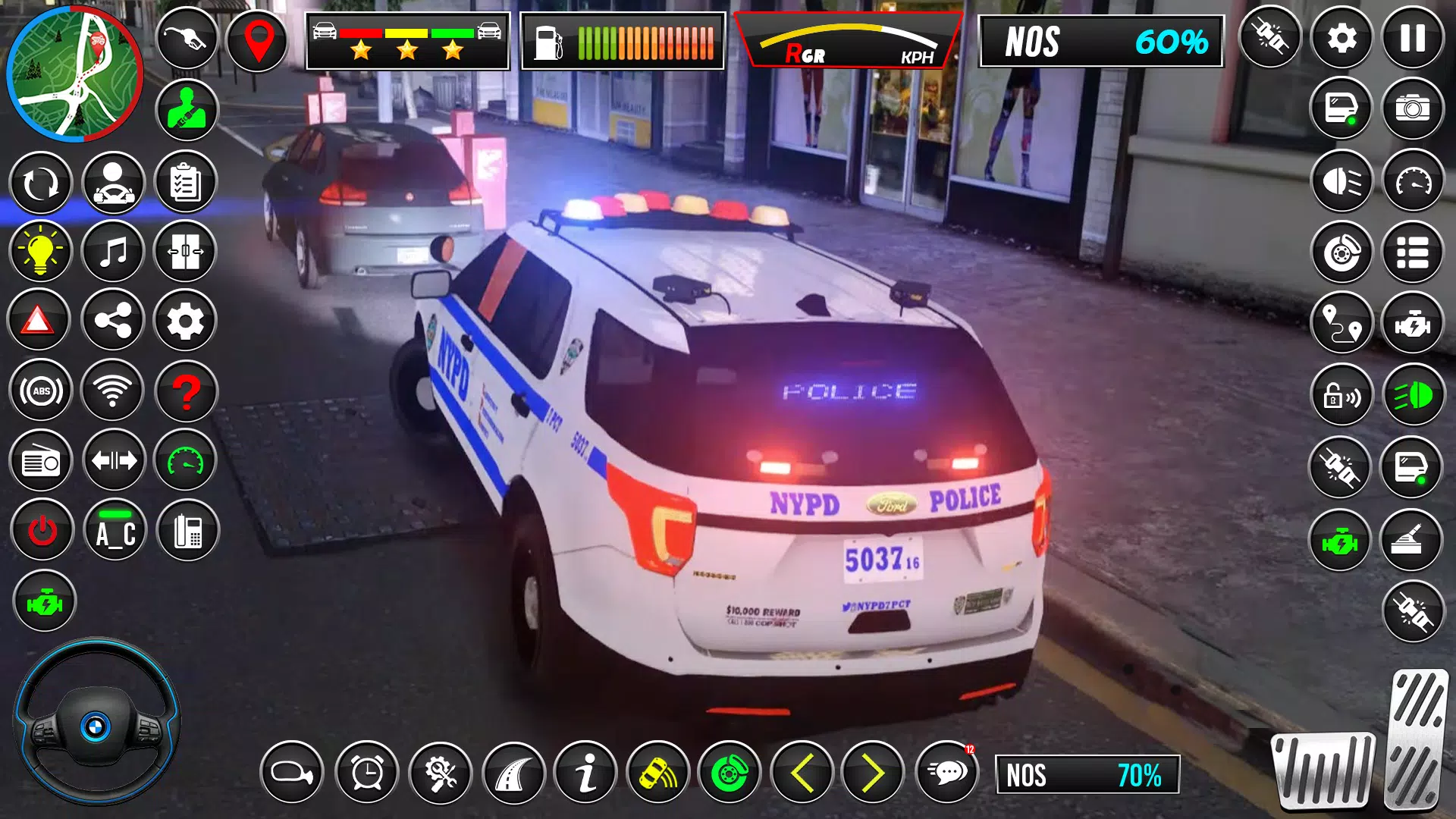Screen dimensions: 1456x819
Task: Activate the red hazard triangle
Action: tap(38, 322)
